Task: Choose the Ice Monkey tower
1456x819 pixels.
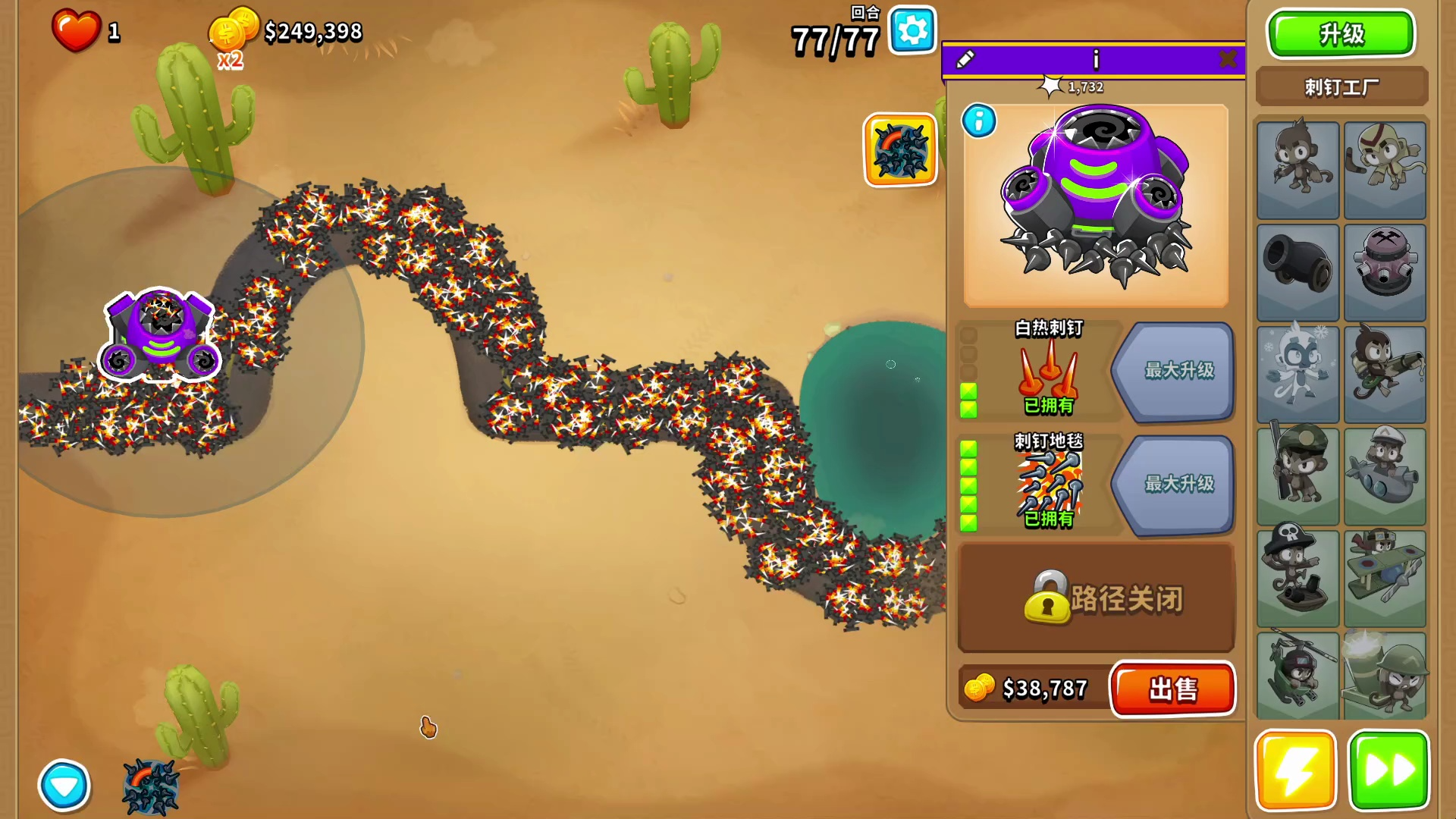Action: pos(1298,374)
